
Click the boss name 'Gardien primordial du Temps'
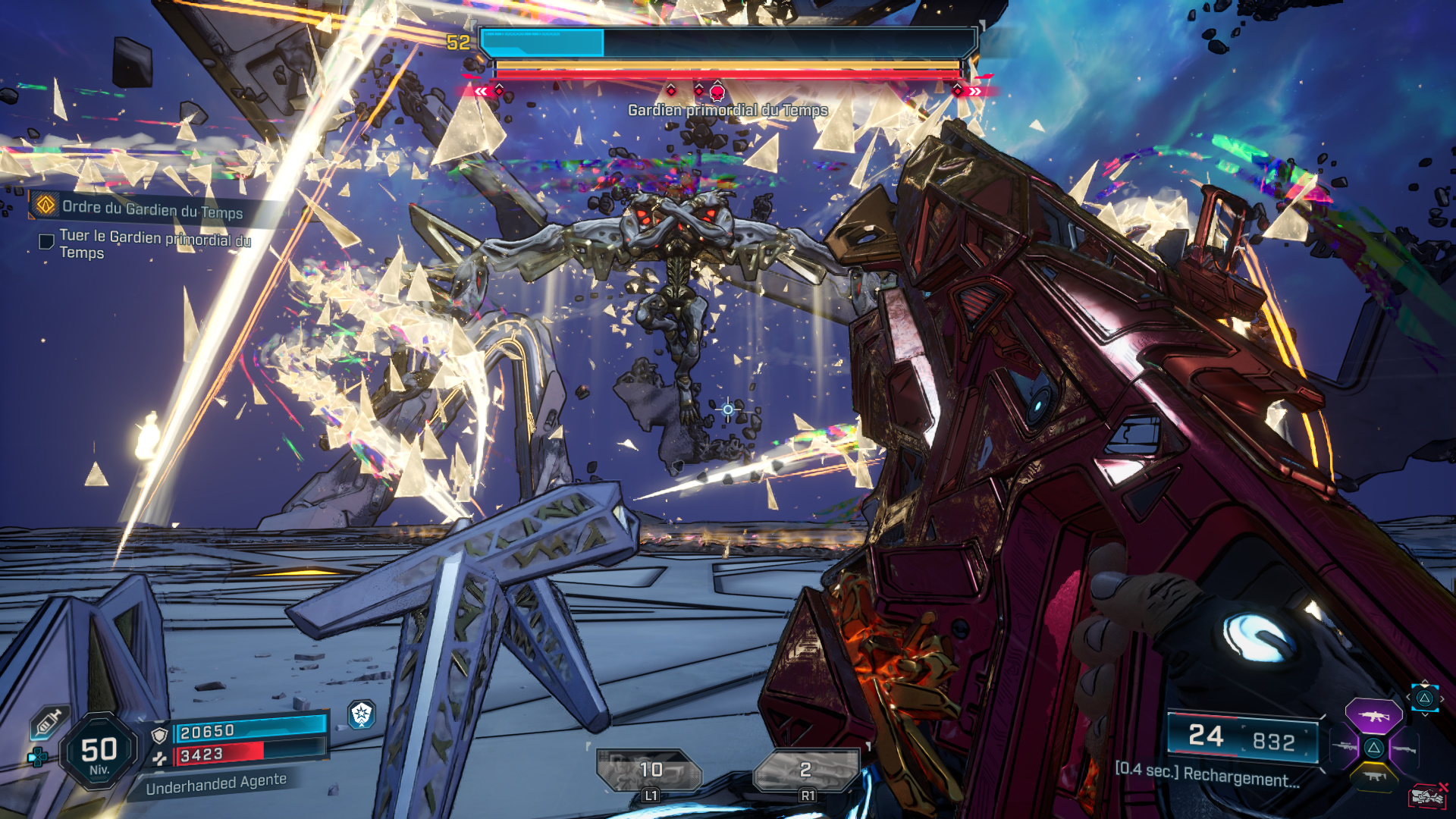726,108
